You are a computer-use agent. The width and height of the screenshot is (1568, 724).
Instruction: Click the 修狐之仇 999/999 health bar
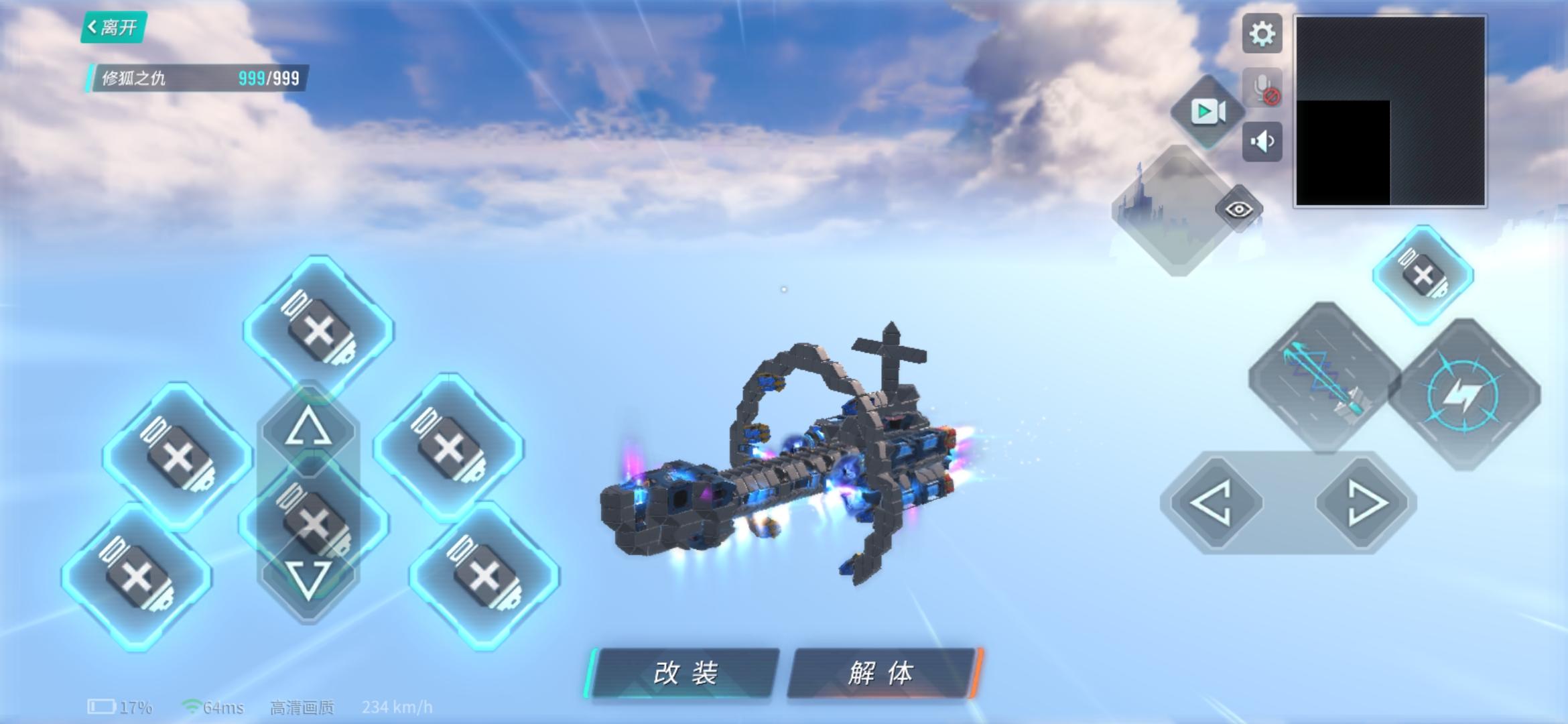(194, 79)
